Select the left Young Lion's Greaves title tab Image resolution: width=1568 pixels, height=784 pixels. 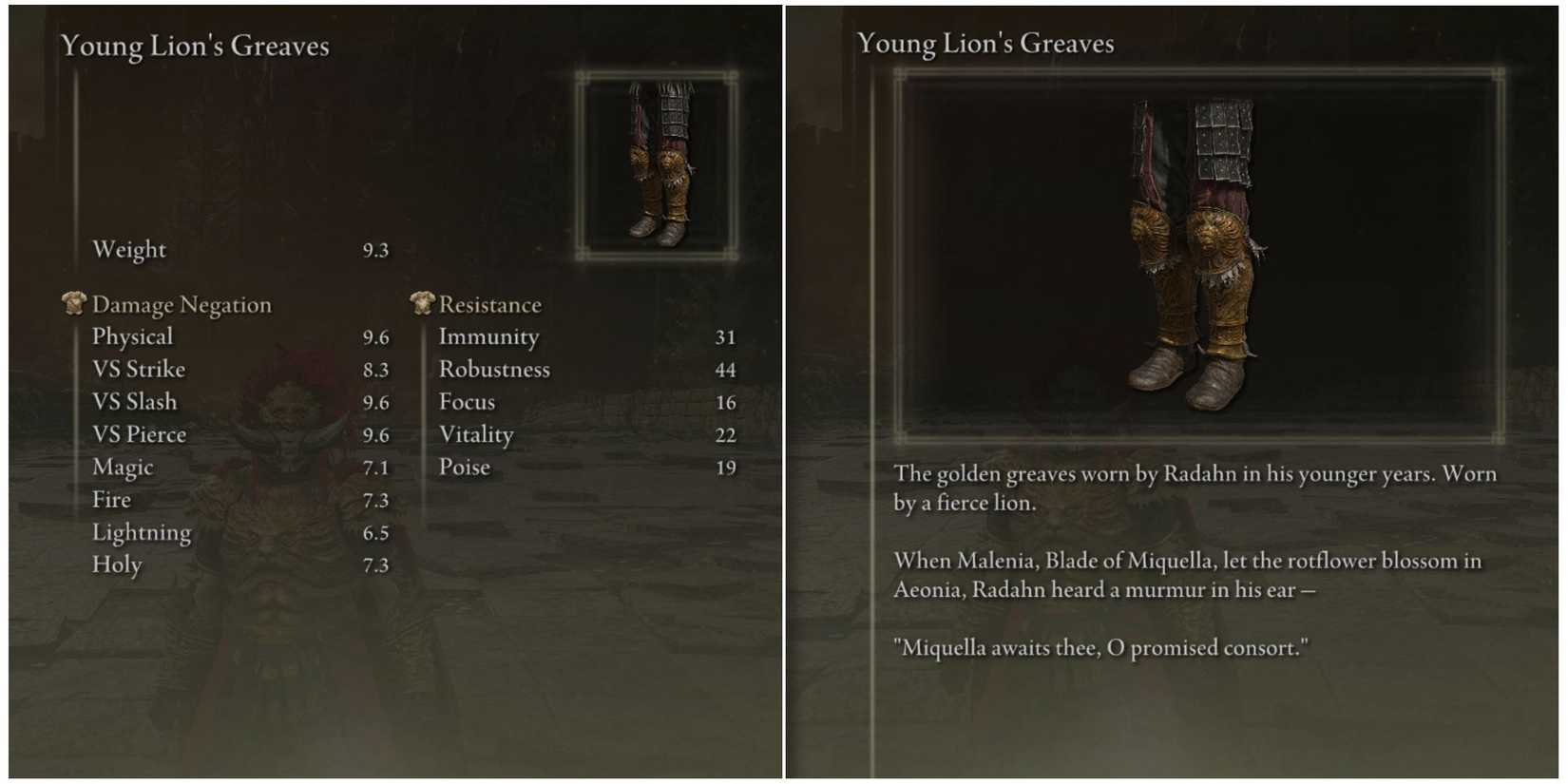194,45
